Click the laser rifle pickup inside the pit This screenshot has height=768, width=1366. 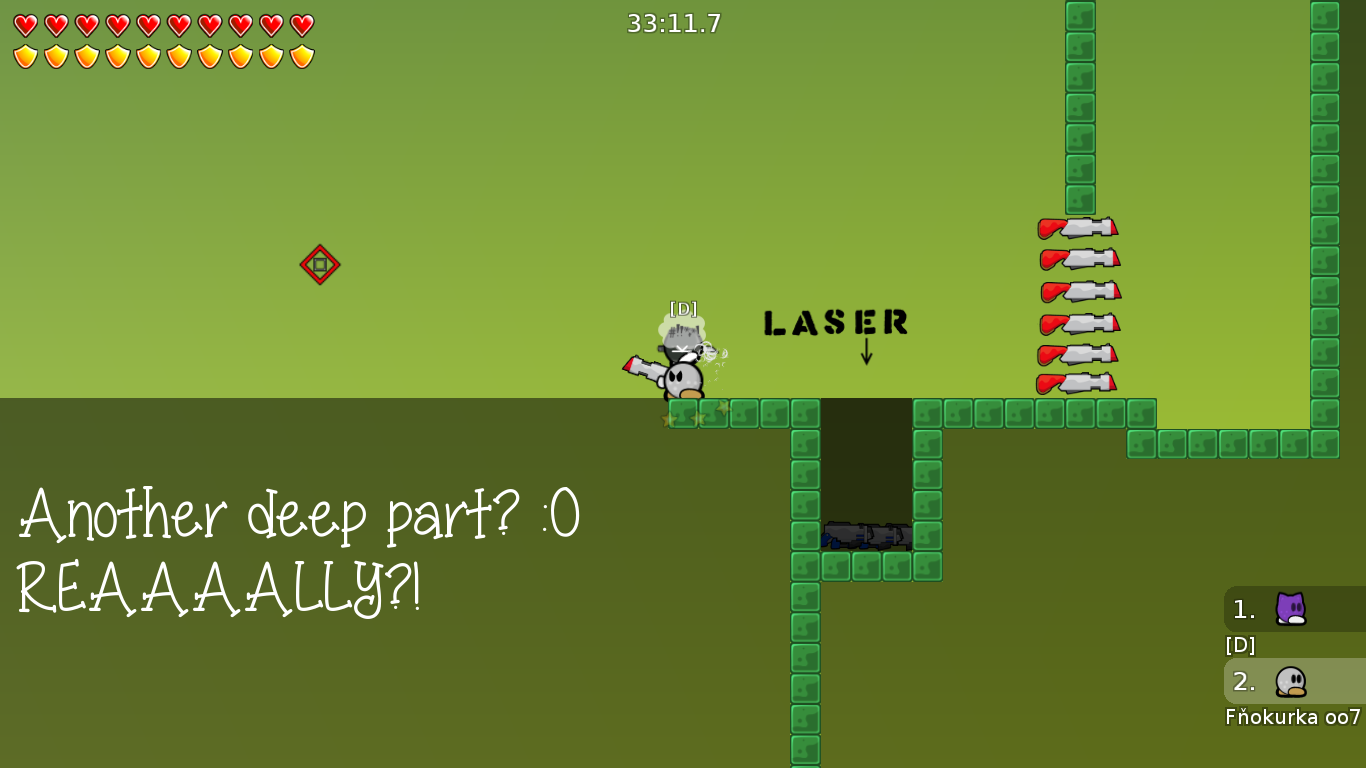(868, 537)
